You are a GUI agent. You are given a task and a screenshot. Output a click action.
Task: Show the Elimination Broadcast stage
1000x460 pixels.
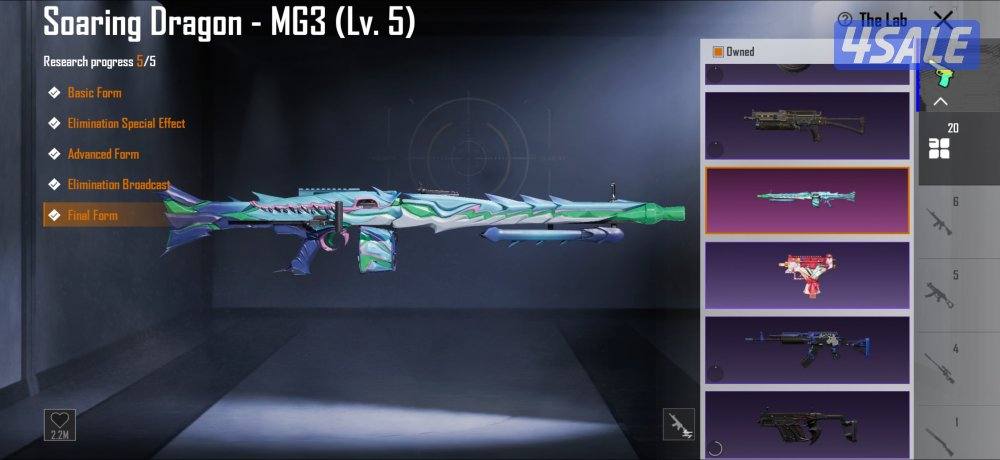pyautogui.click(x=118, y=185)
